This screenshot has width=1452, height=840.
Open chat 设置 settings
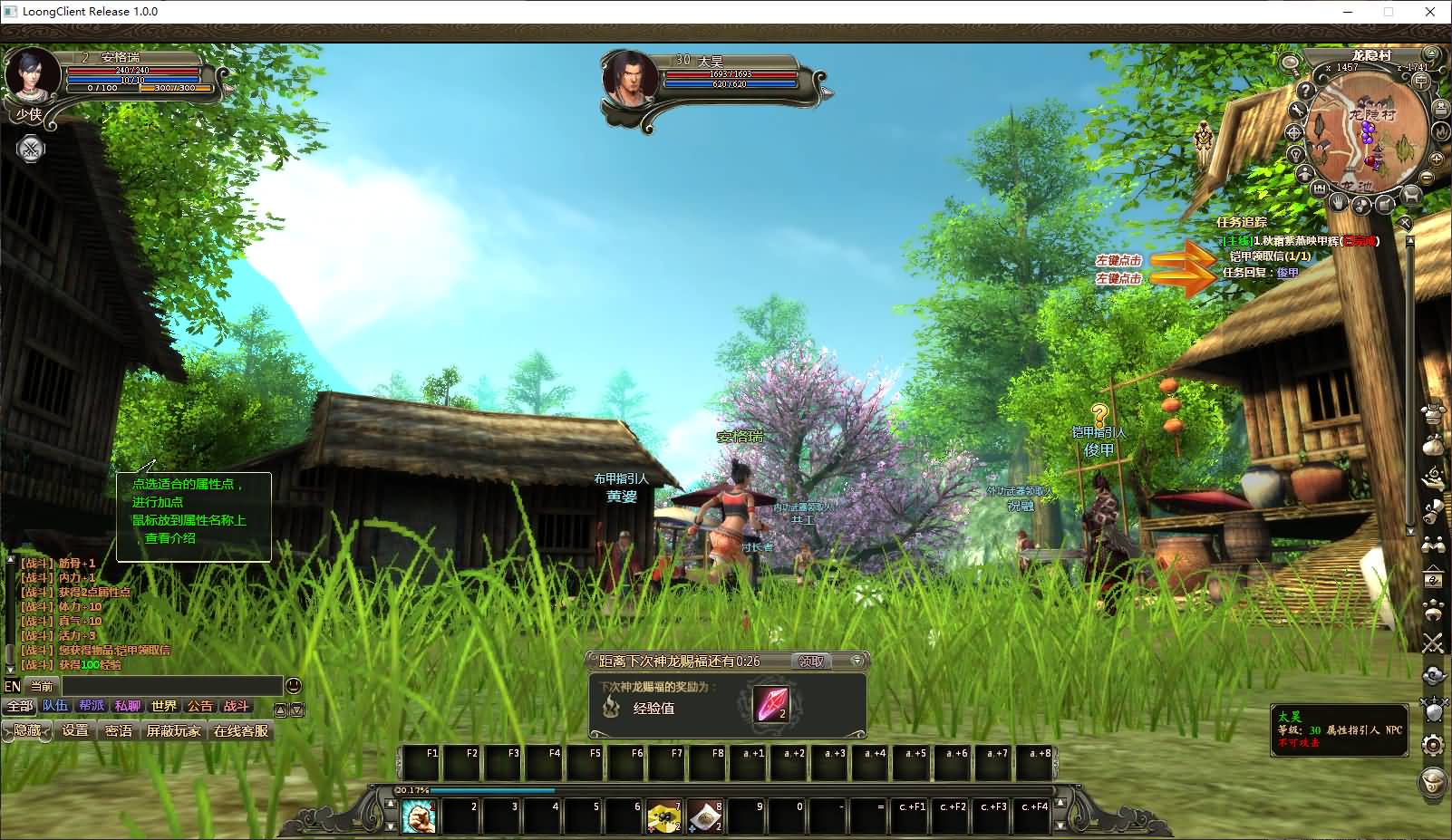[75, 730]
